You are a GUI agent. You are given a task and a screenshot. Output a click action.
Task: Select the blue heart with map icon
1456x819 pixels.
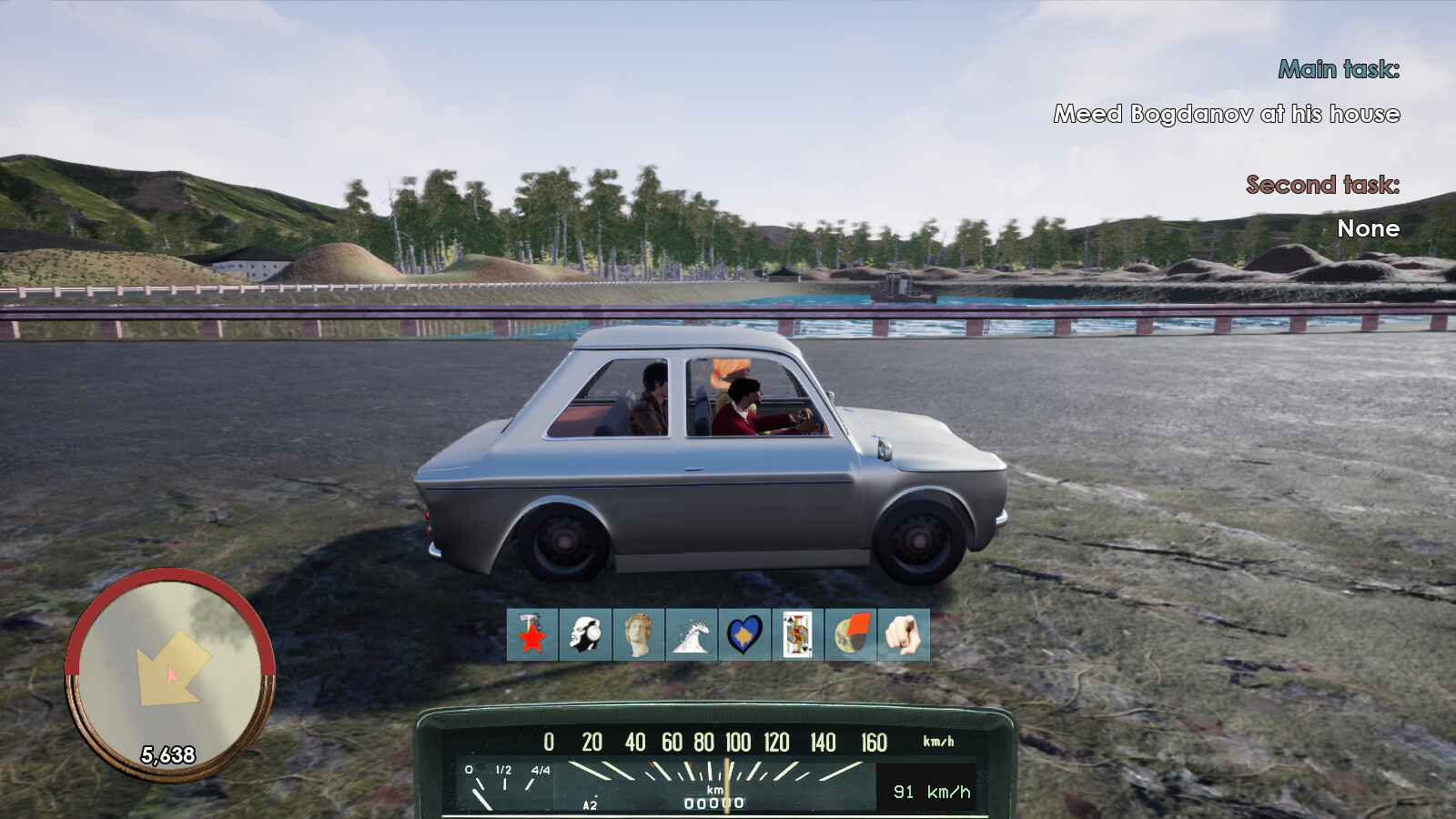tap(744, 634)
